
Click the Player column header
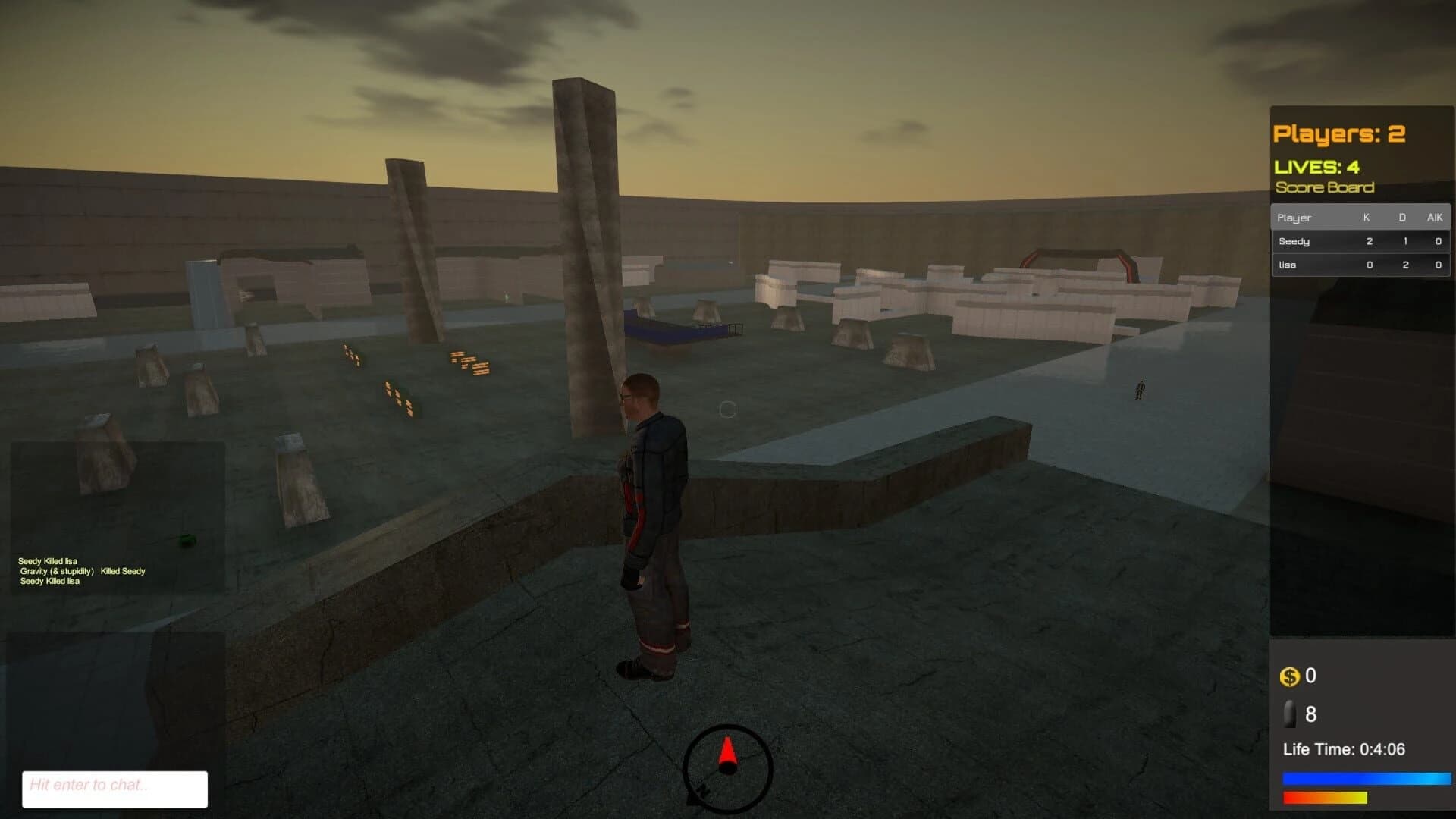click(1295, 218)
